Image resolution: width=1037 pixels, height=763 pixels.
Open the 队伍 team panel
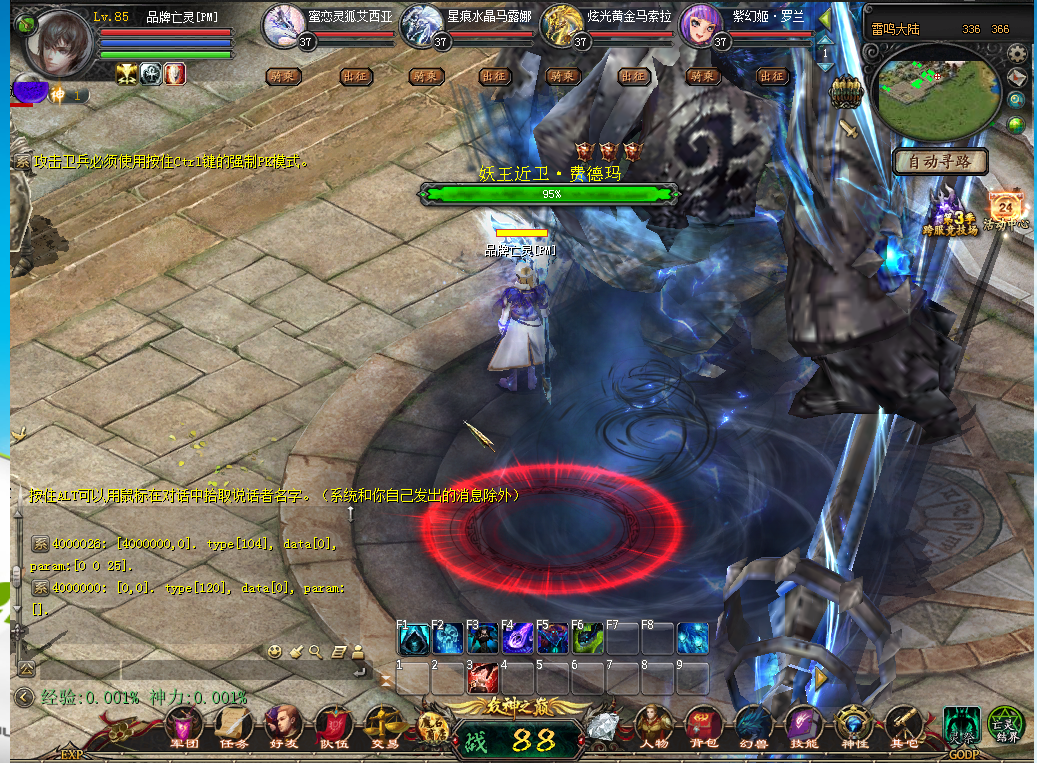coord(333,725)
